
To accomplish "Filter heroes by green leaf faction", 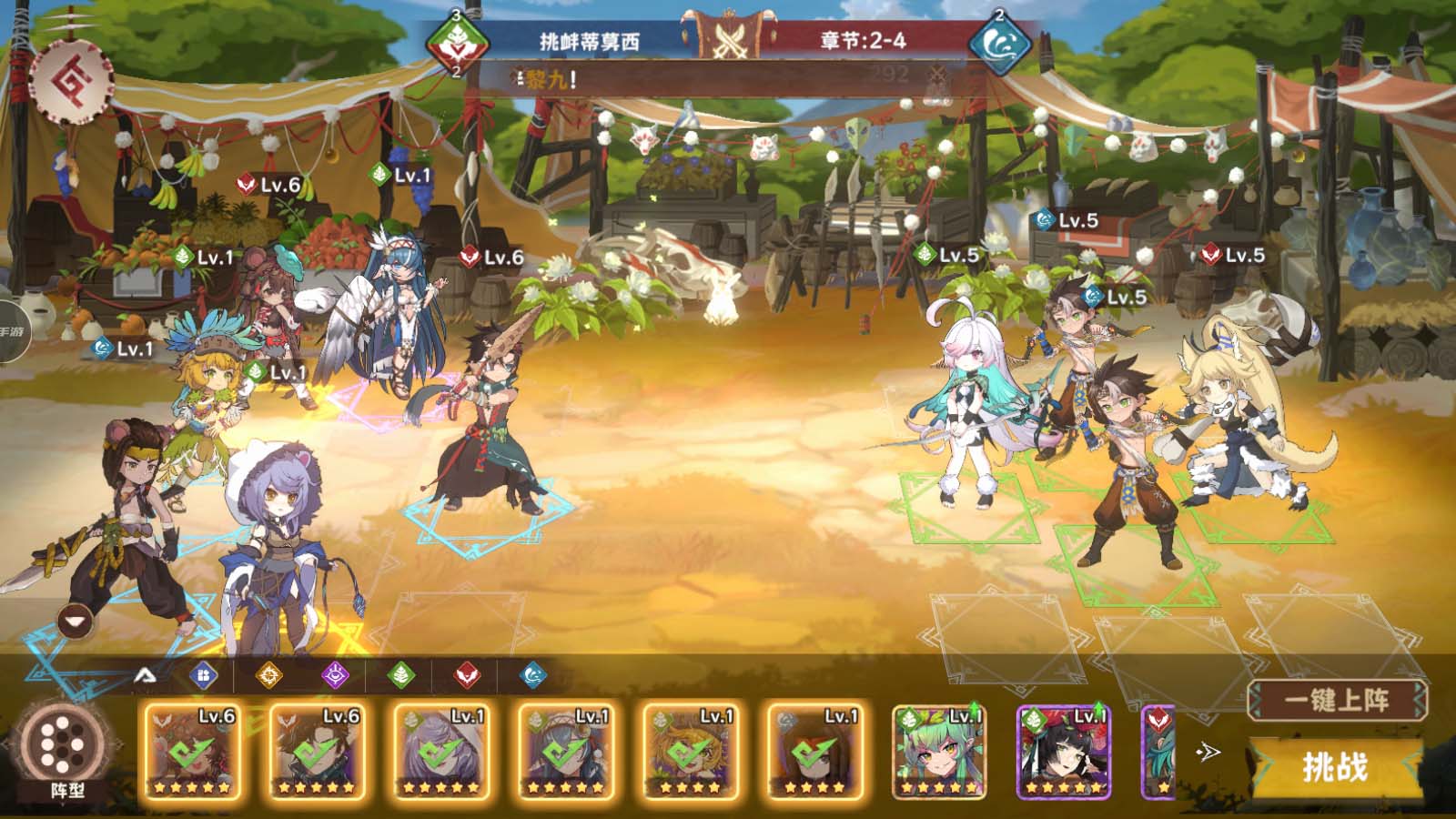I will coord(401,675).
